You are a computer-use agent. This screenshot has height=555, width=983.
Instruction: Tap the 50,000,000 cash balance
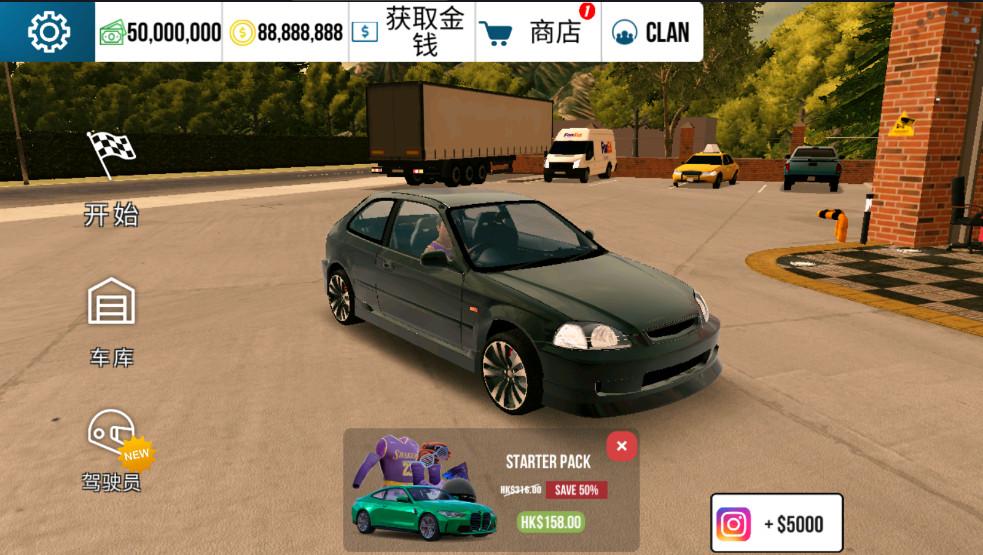pos(160,33)
